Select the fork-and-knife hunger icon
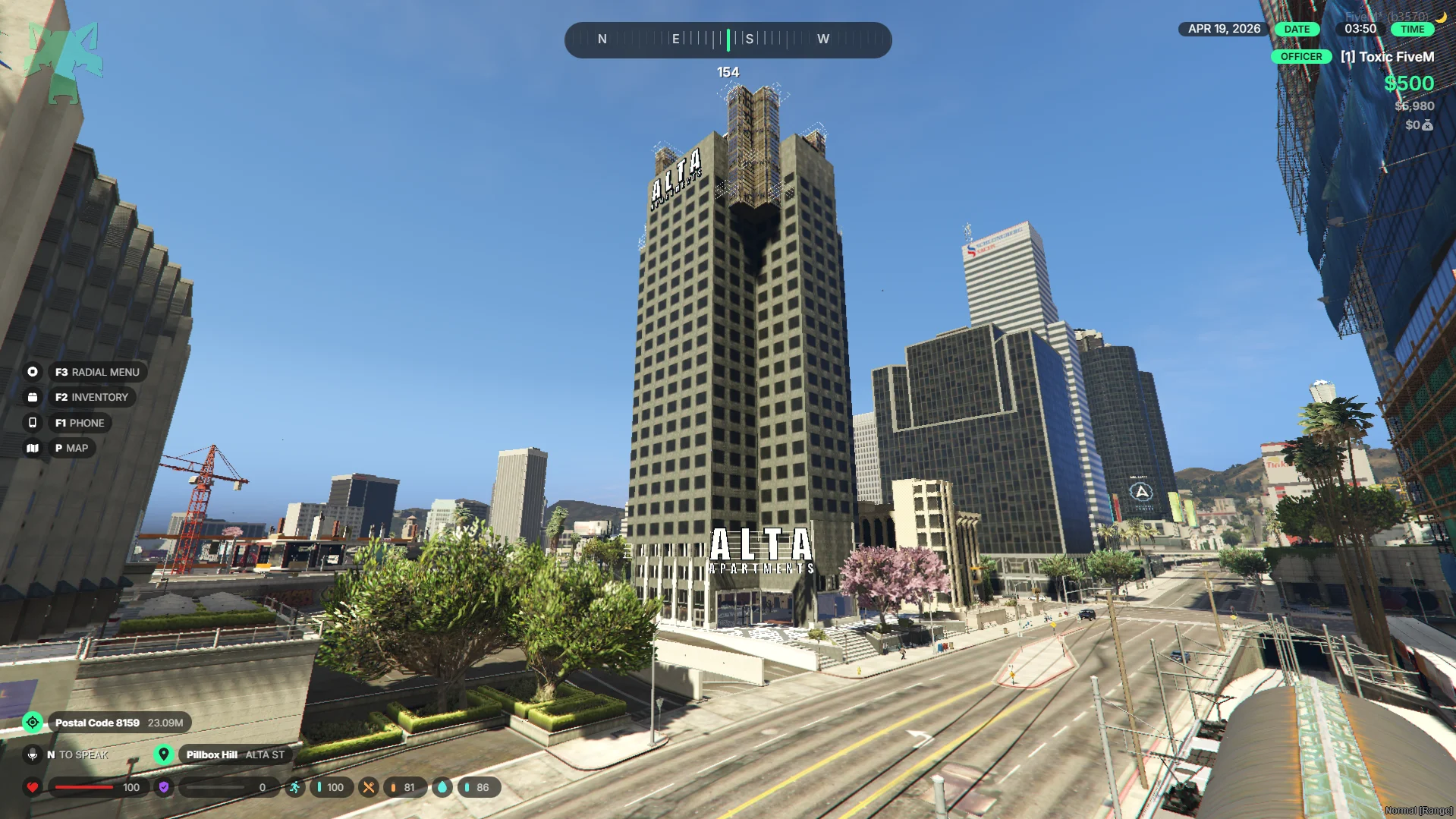1456x819 pixels. coord(369,787)
